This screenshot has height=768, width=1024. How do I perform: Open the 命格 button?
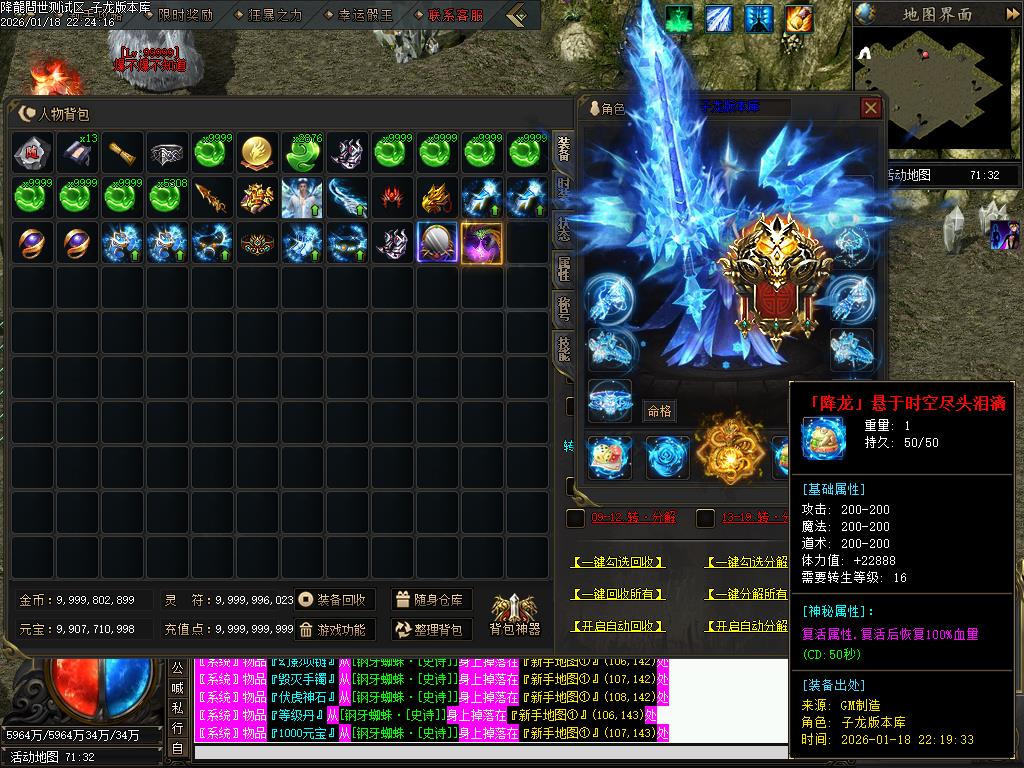tap(660, 410)
